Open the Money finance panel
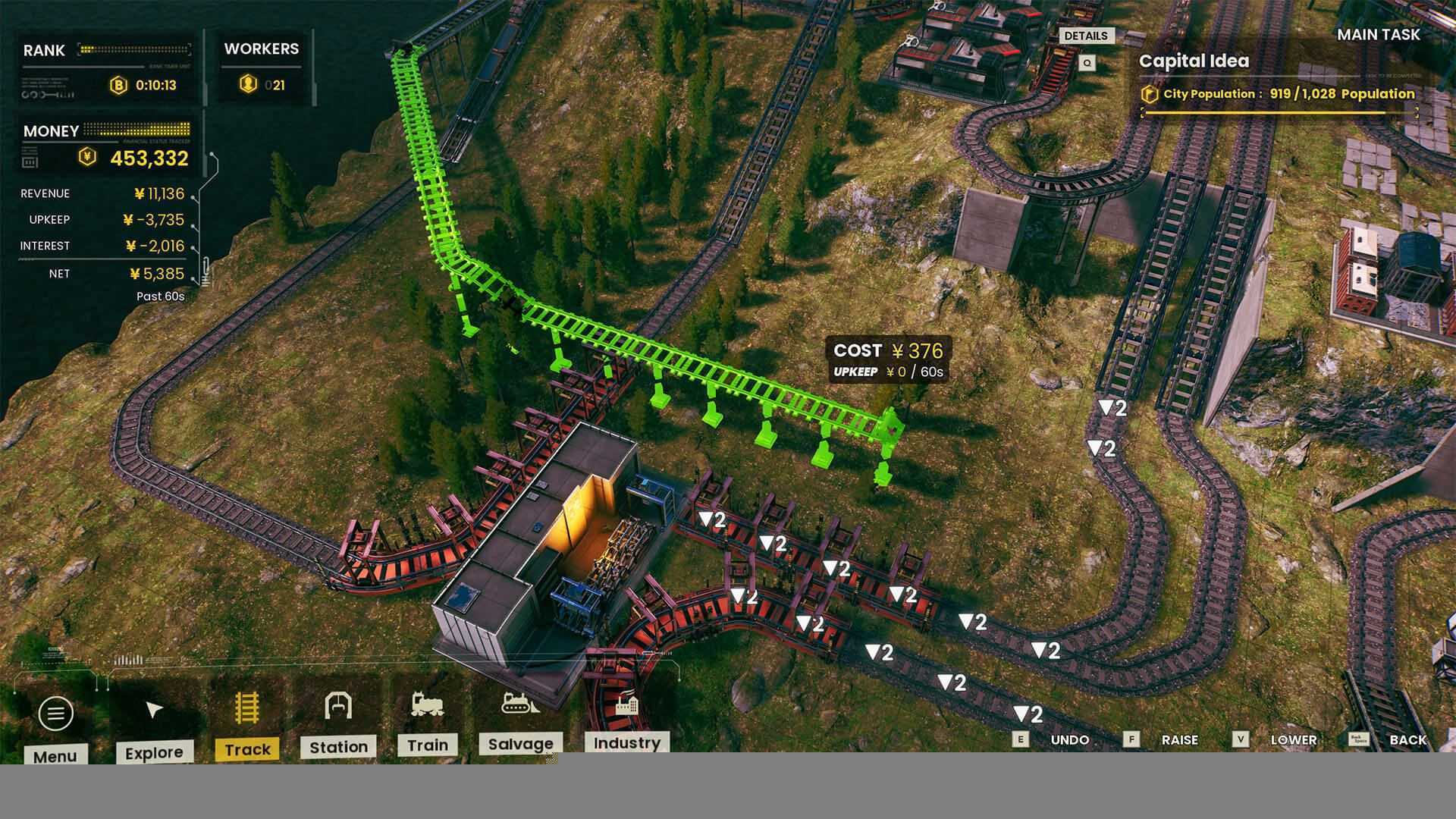Viewport: 1456px width, 819px height. pyautogui.click(x=106, y=146)
